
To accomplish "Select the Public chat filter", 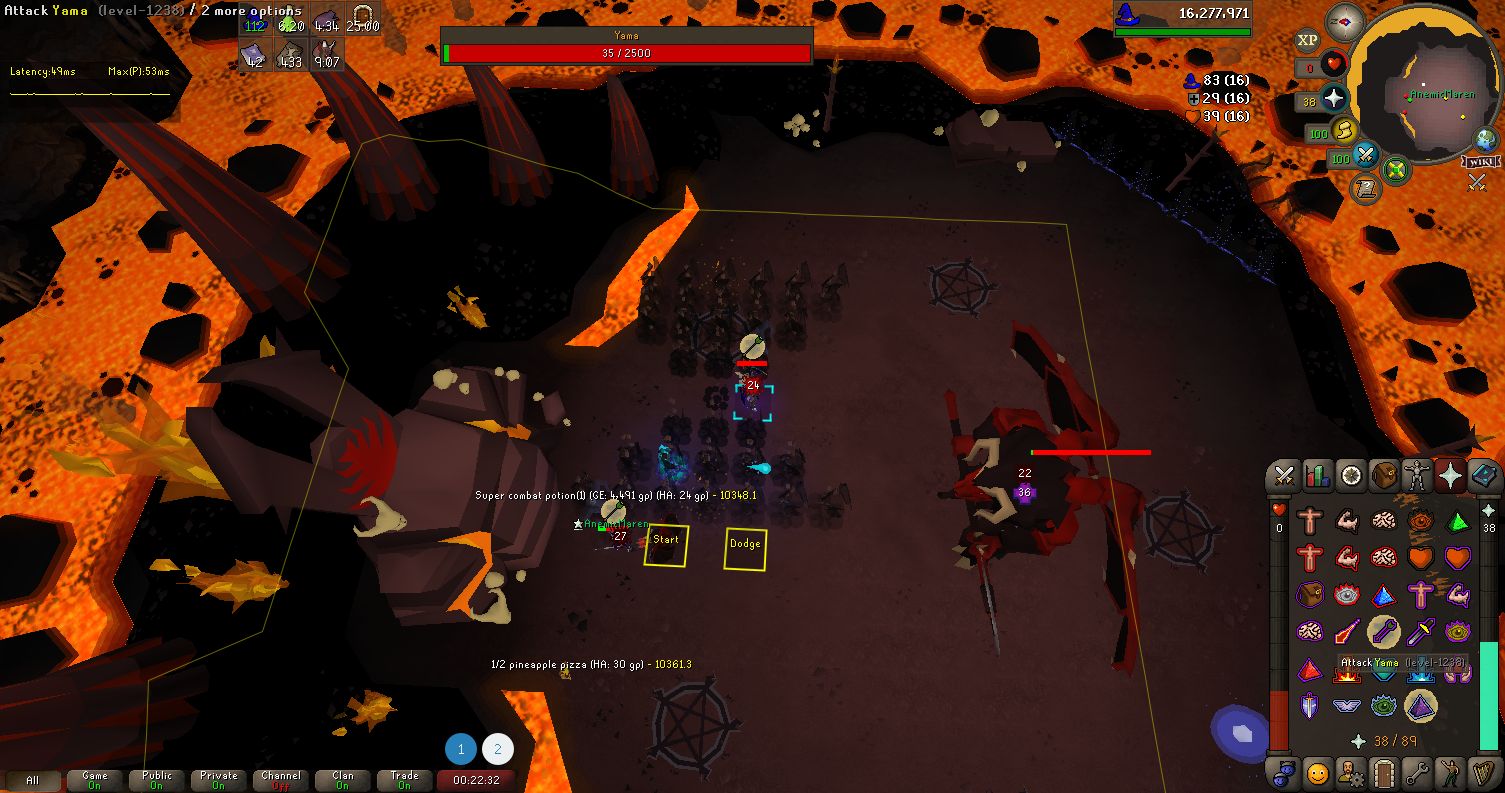I will pyautogui.click(x=157, y=780).
